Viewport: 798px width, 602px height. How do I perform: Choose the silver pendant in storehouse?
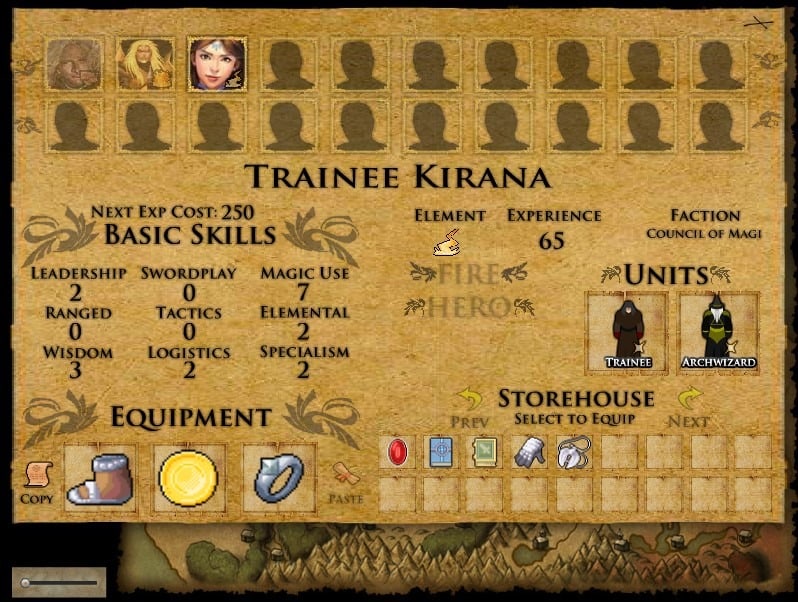[x=573, y=452]
